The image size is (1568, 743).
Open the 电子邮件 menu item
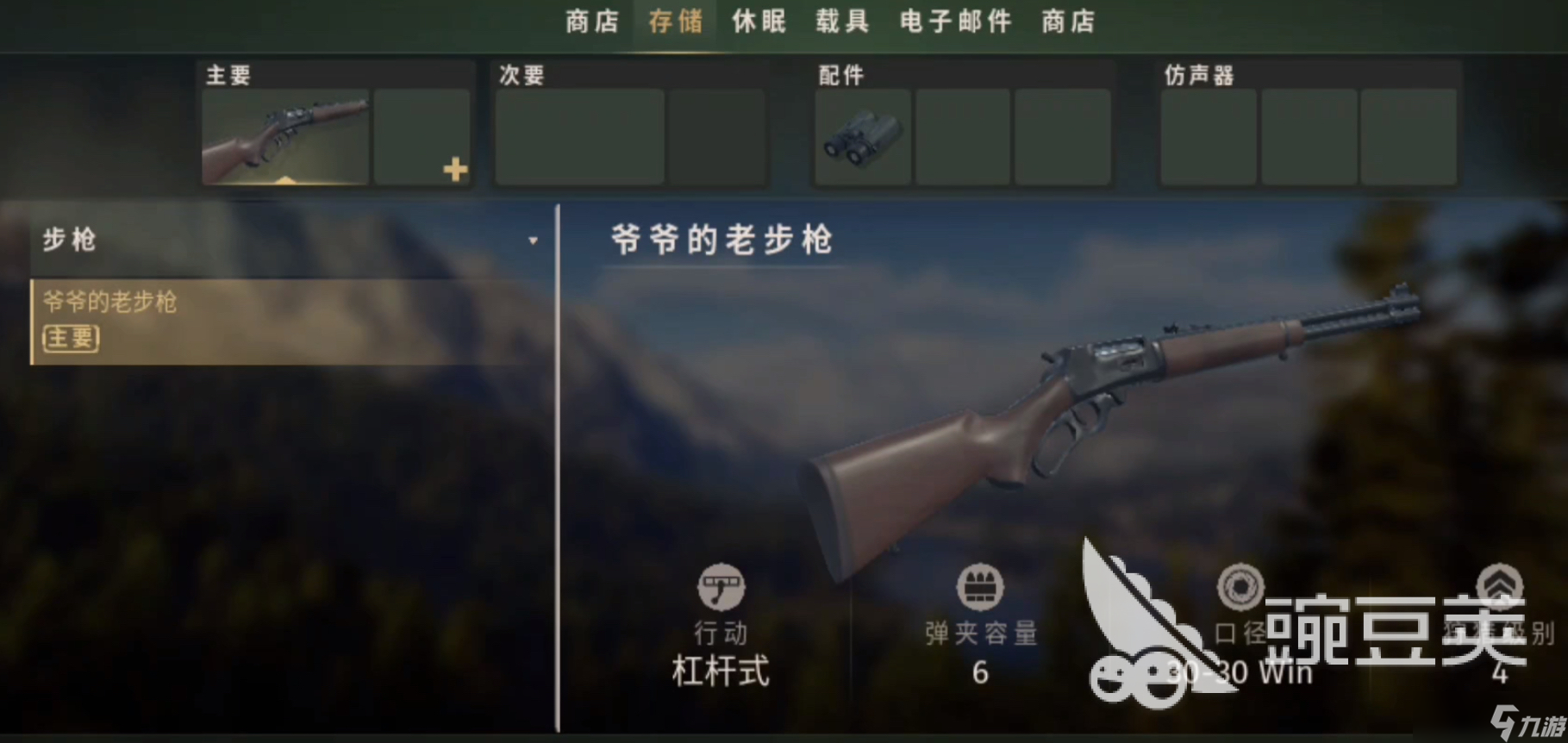(x=955, y=22)
